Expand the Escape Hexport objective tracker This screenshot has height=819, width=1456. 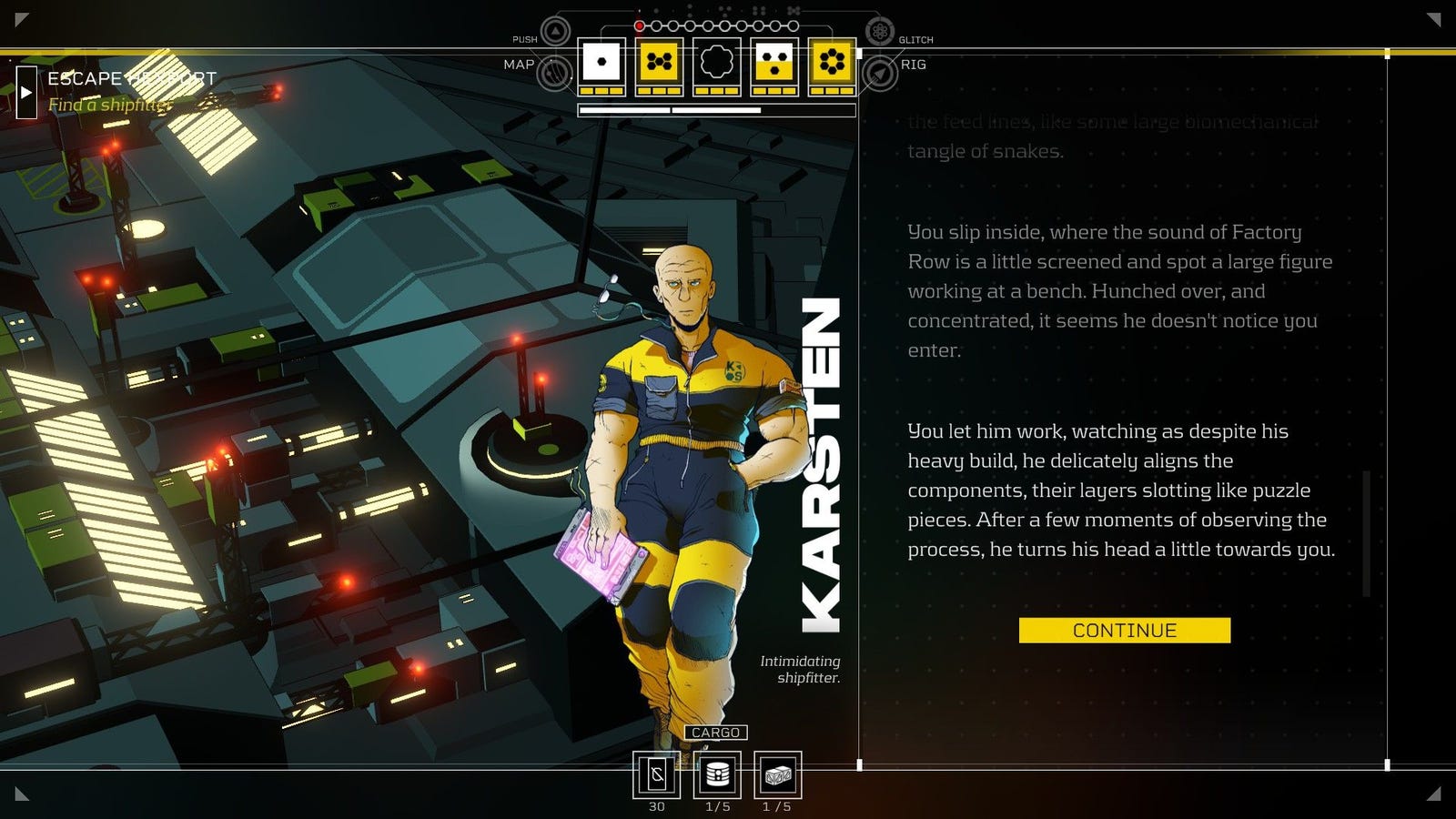(x=26, y=92)
